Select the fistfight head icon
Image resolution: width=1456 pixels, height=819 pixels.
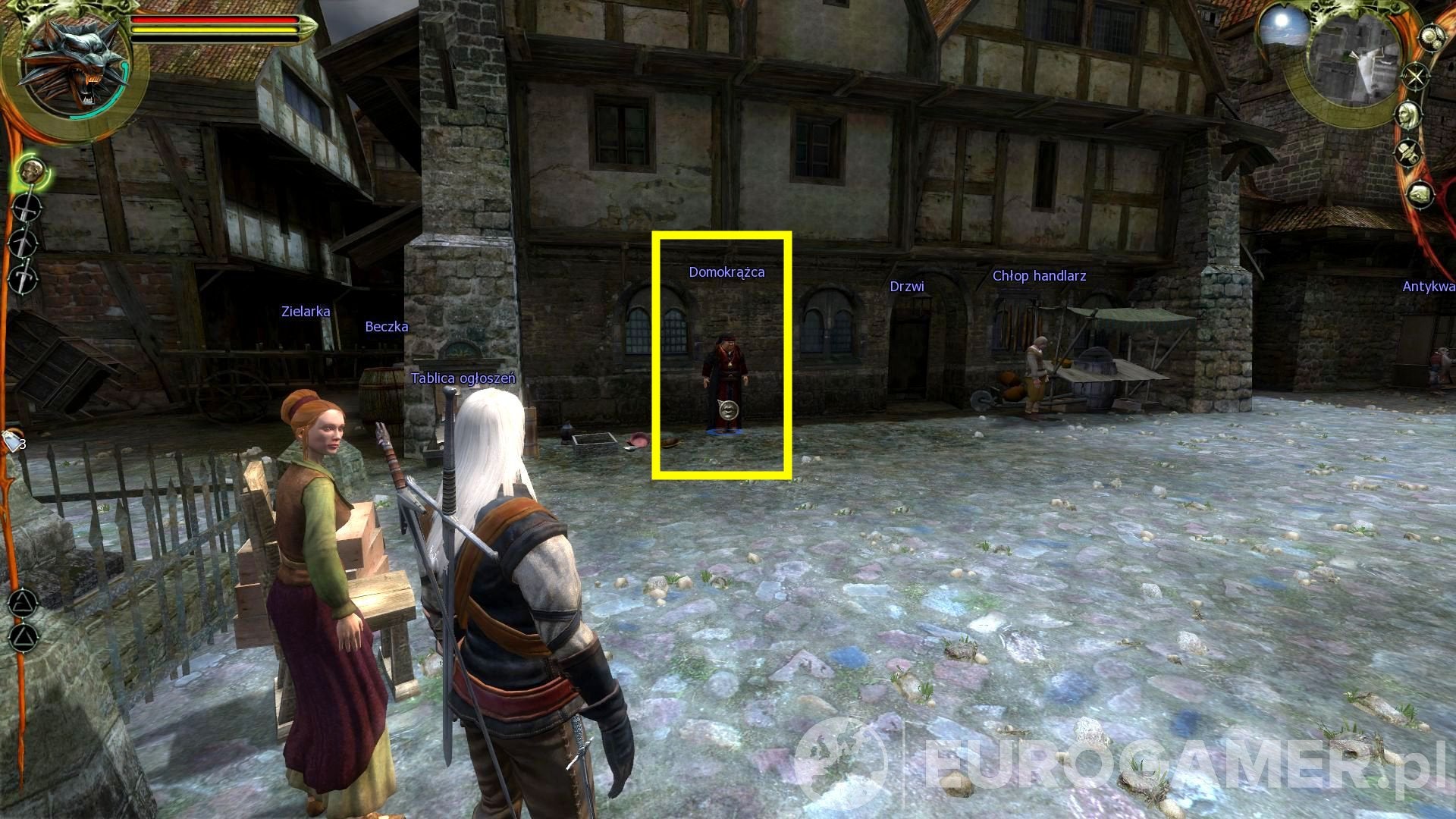pos(30,172)
